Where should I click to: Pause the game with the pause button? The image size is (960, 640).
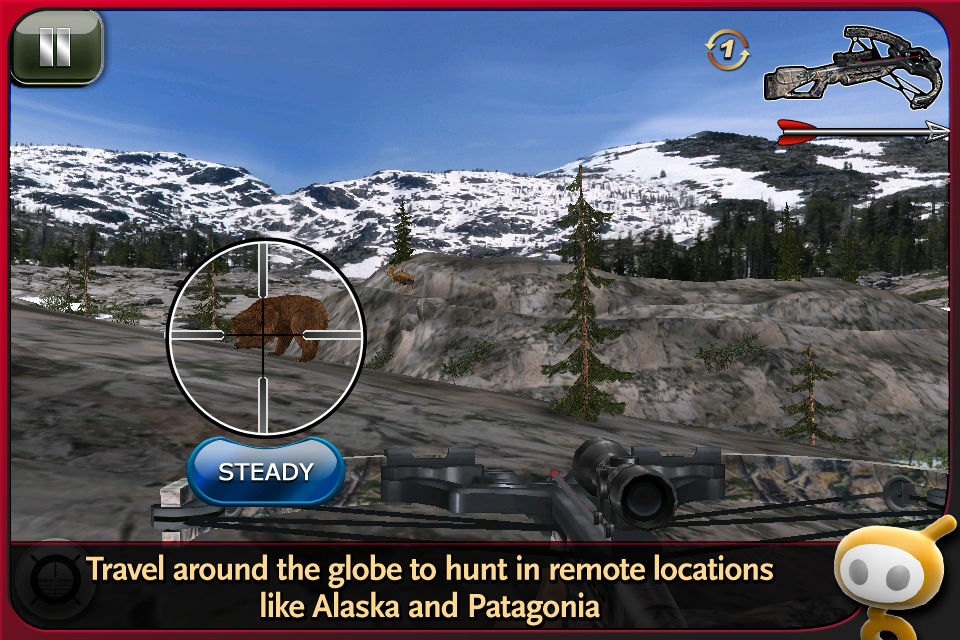[55, 46]
